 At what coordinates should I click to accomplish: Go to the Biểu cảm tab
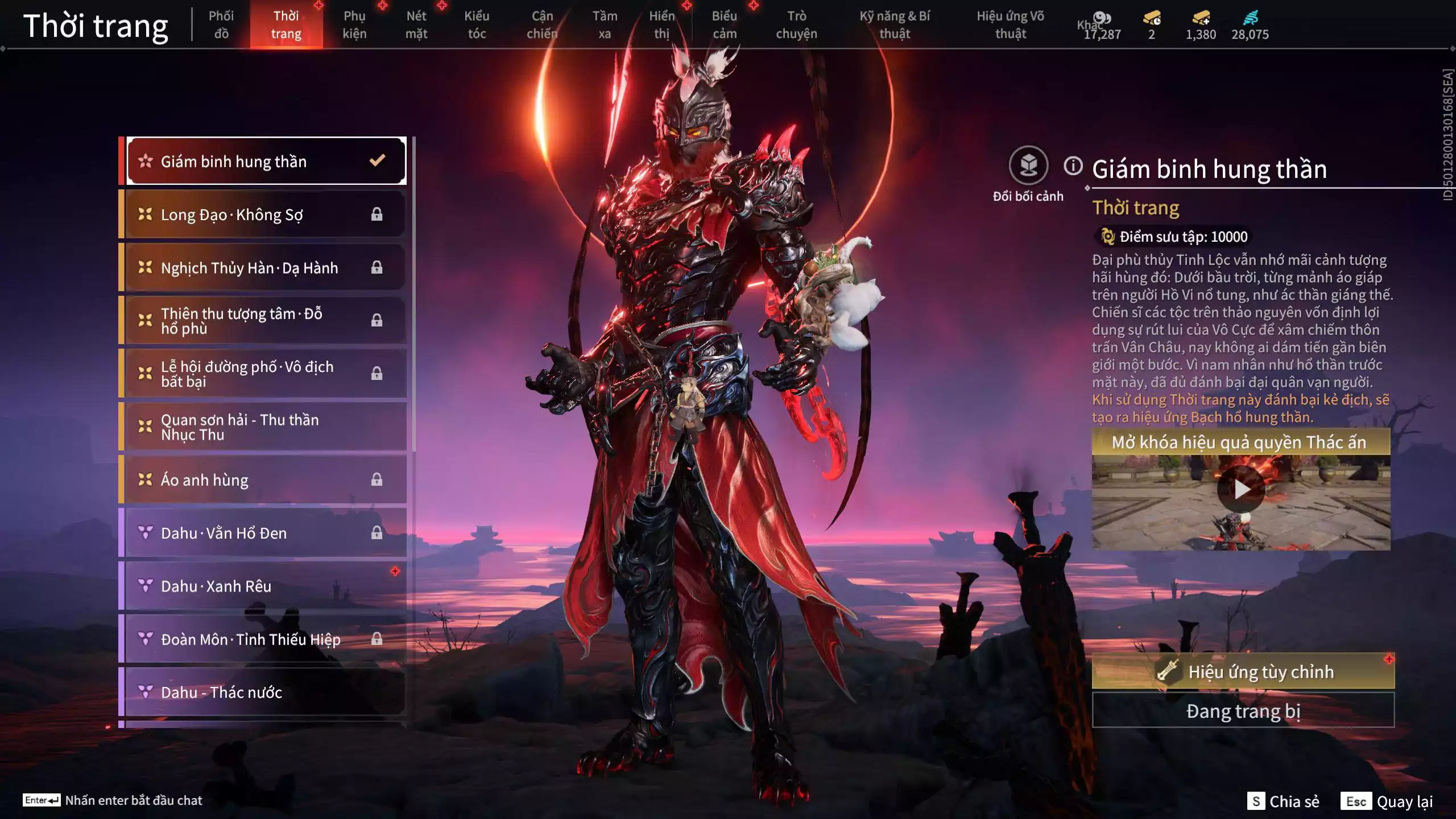pos(724,25)
